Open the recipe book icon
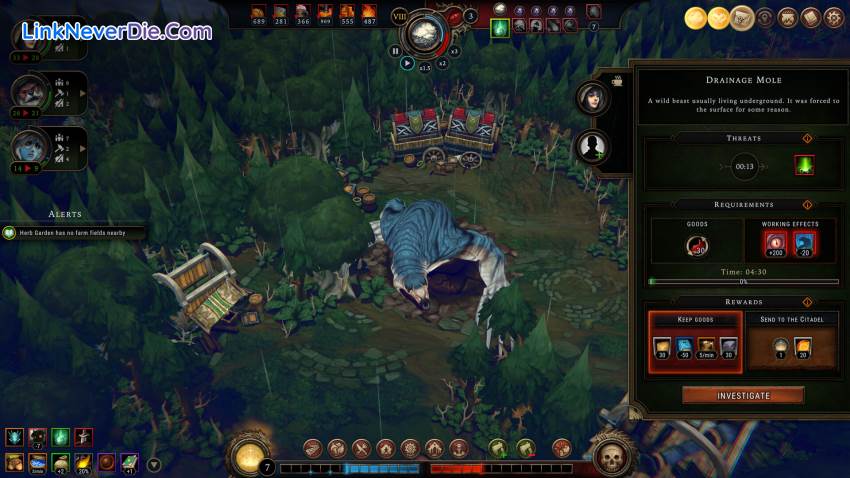 pos(810,17)
